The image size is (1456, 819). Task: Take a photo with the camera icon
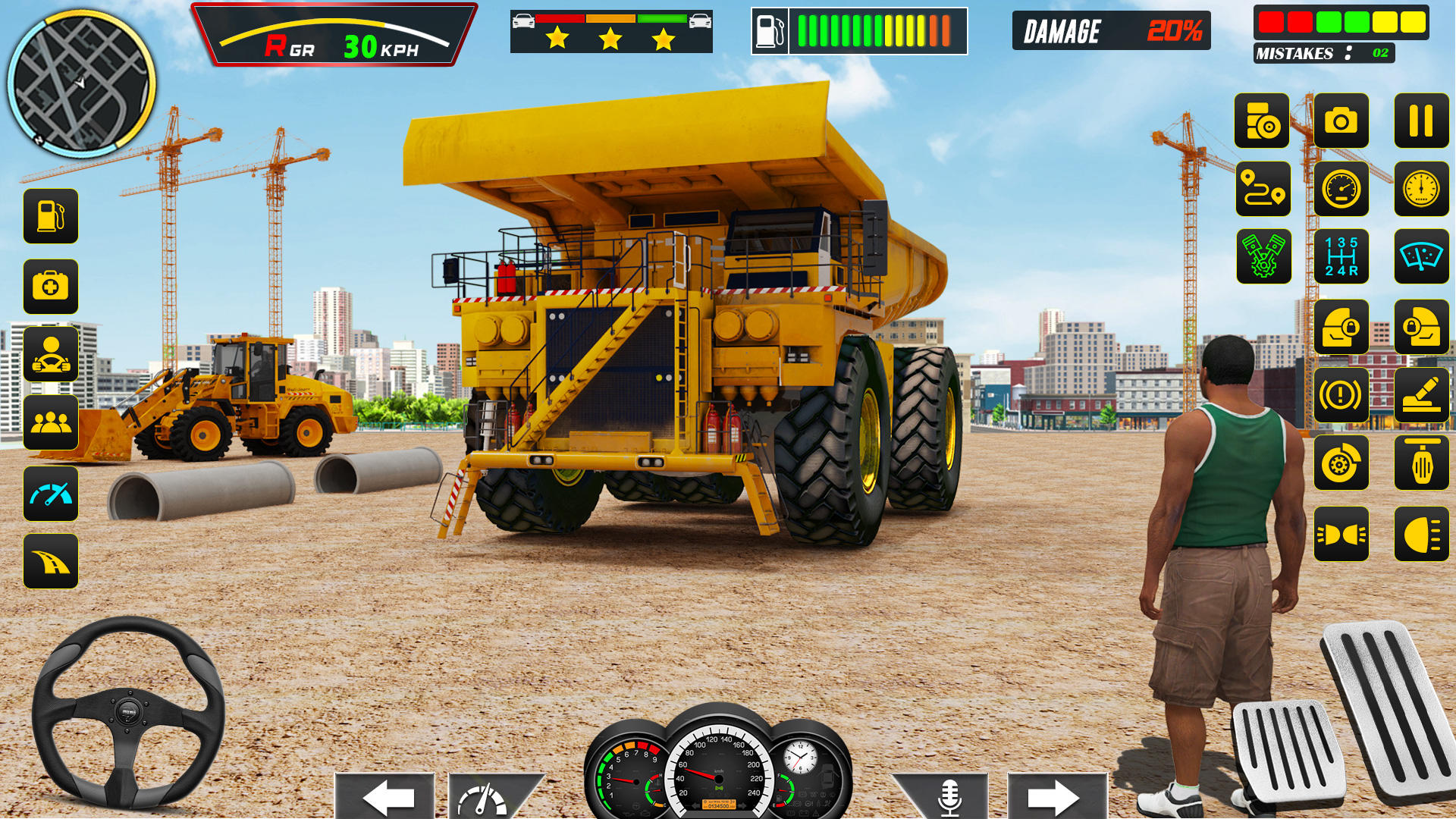(1342, 121)
